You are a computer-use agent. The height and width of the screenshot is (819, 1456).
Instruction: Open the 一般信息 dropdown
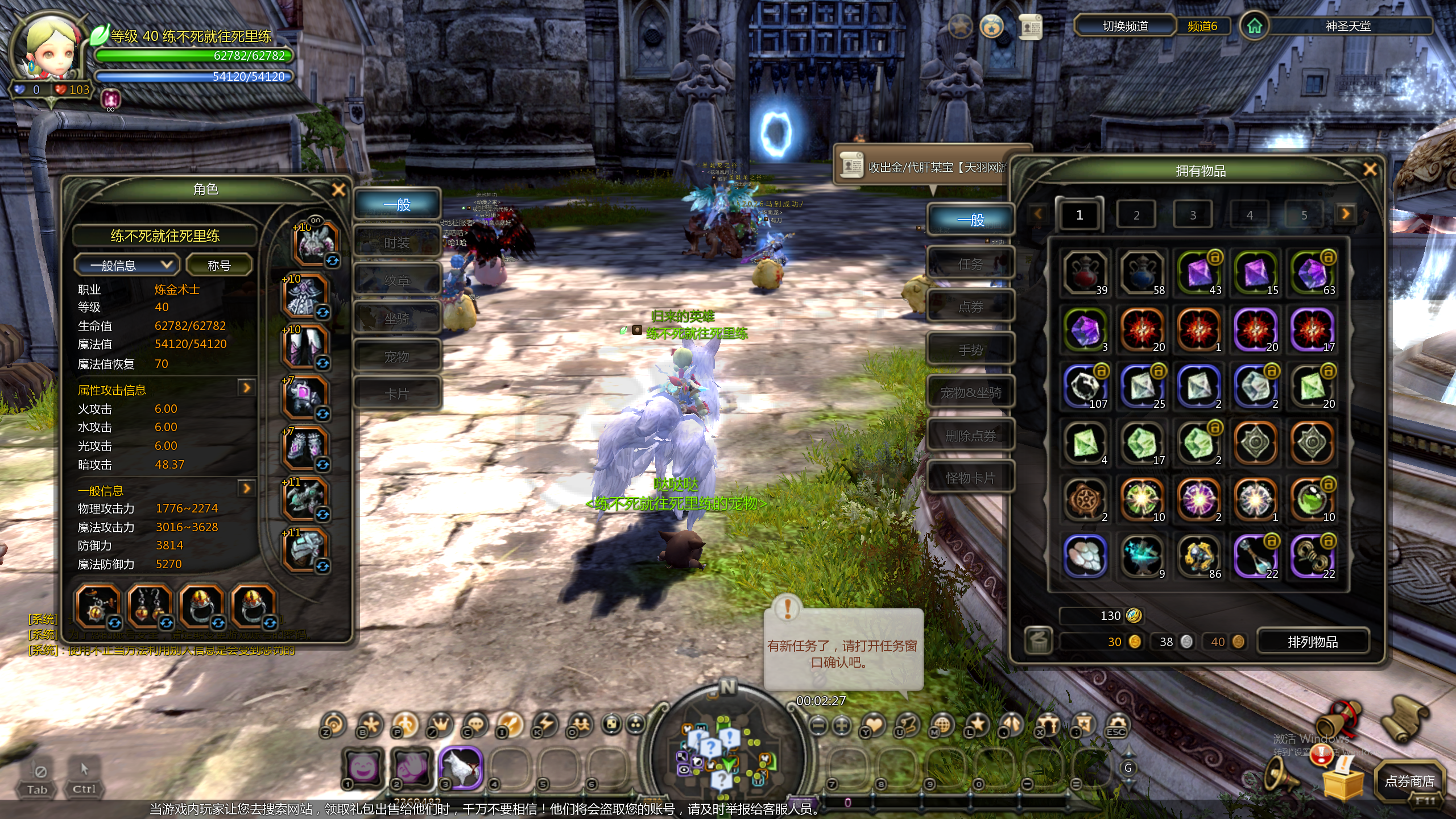click(127, 265)
